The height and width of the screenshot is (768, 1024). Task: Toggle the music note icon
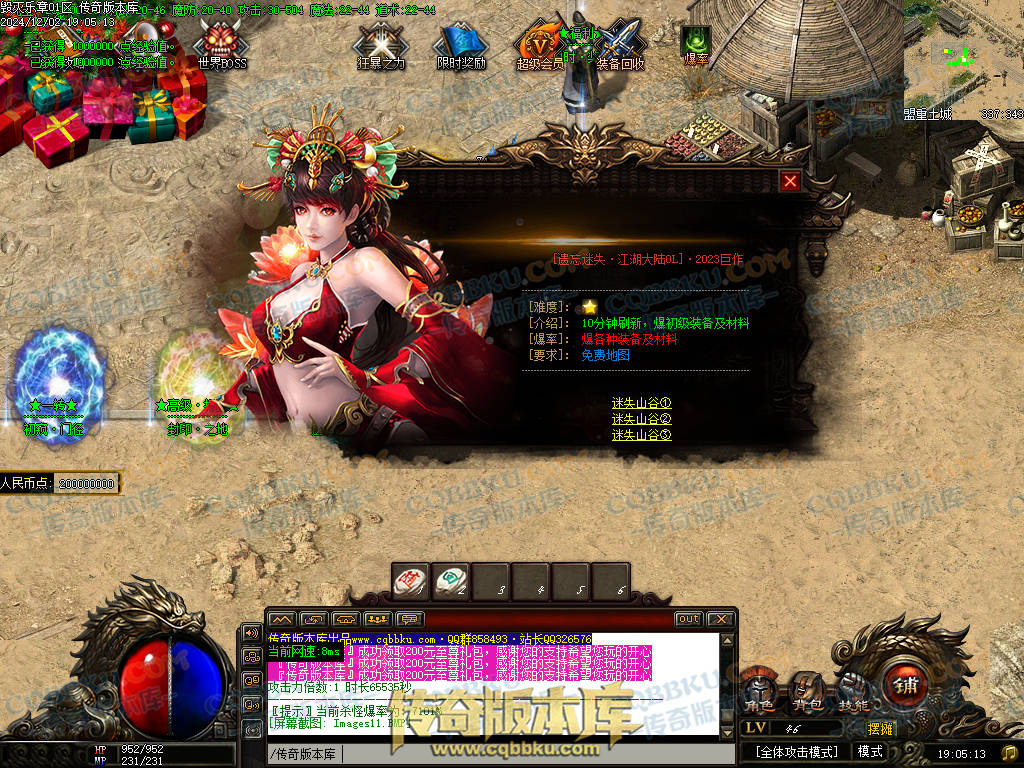point(1009,752)
